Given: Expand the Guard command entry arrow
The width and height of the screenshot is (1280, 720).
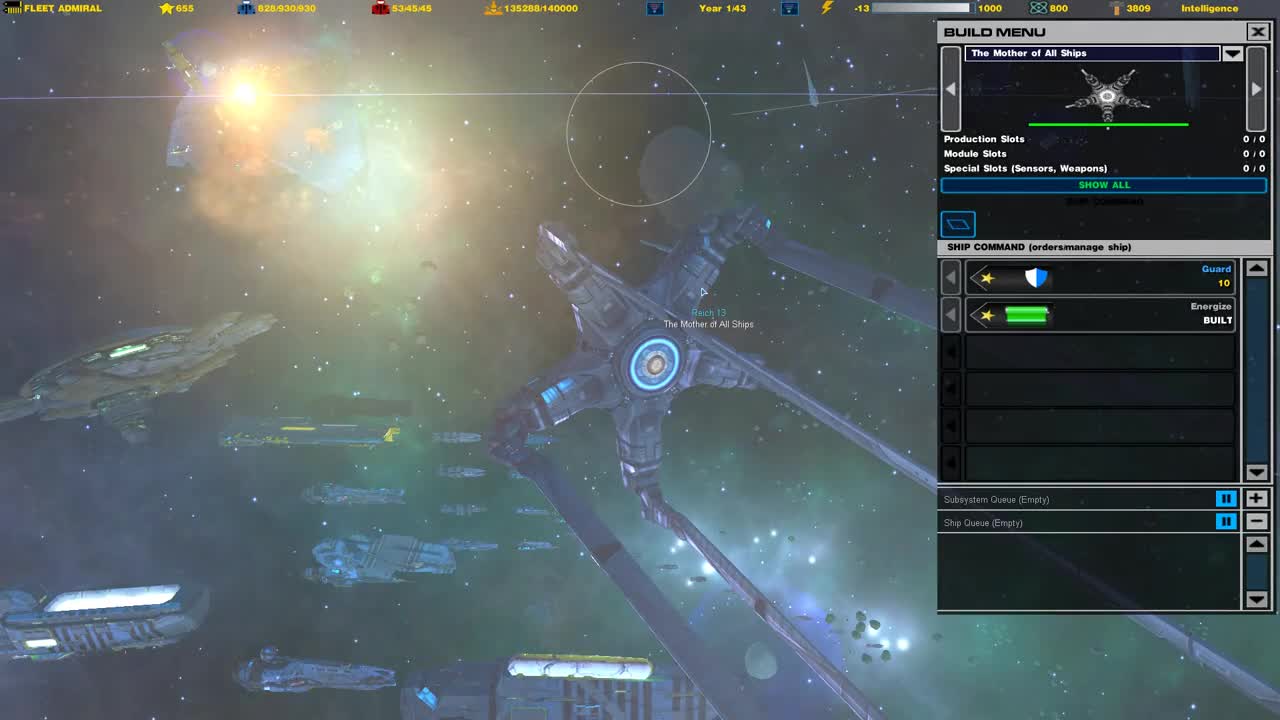Looking at the screenshot, I should (x=950, y=277).
